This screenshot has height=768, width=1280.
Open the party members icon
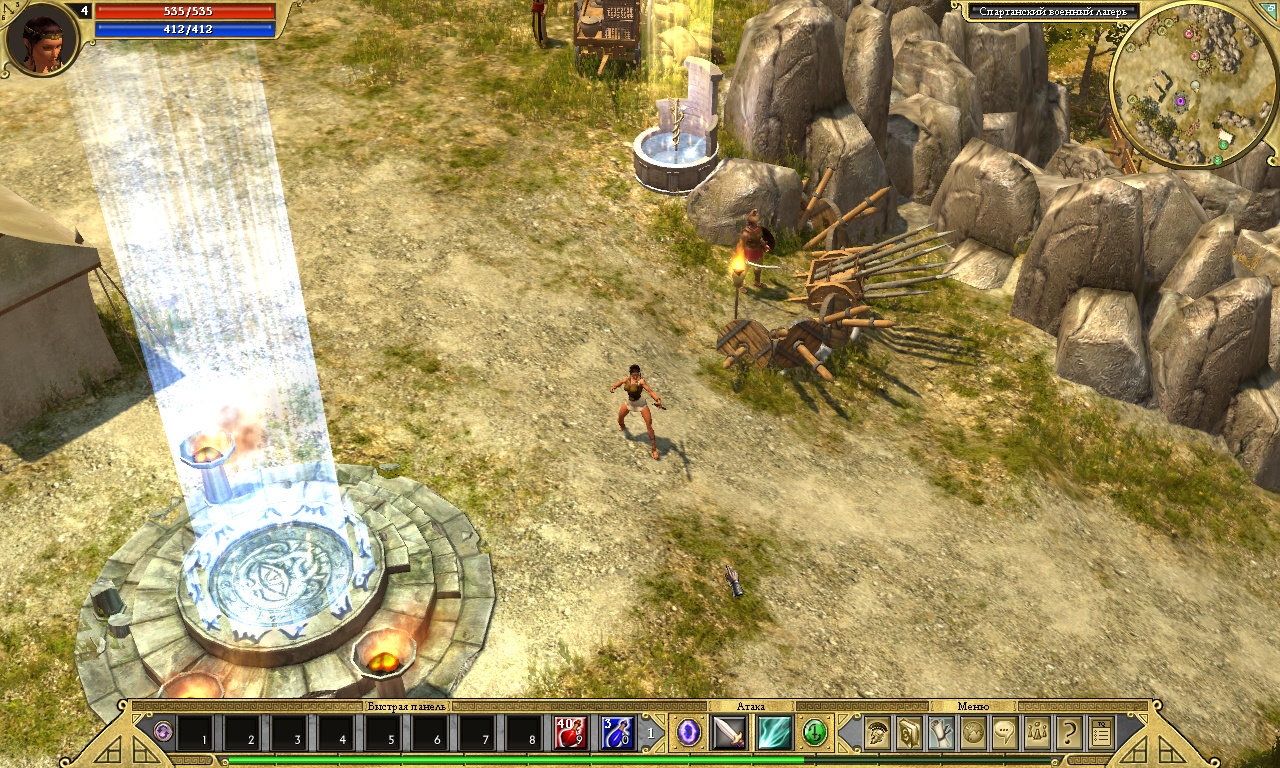pyautogui.click(x=1037, y=733)
